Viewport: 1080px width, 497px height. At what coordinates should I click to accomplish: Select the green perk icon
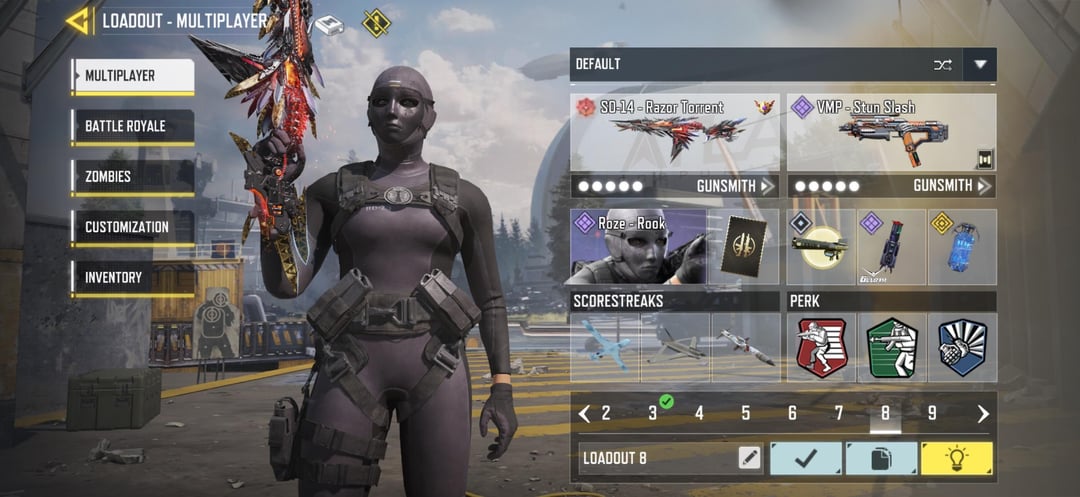(891, 348)
